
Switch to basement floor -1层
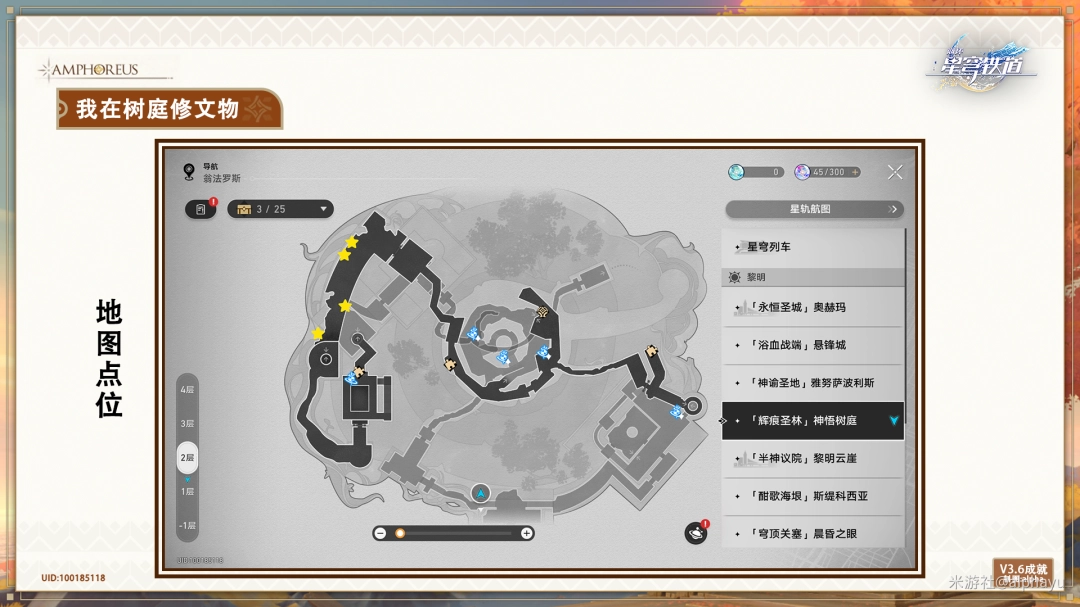coord(187,525)
